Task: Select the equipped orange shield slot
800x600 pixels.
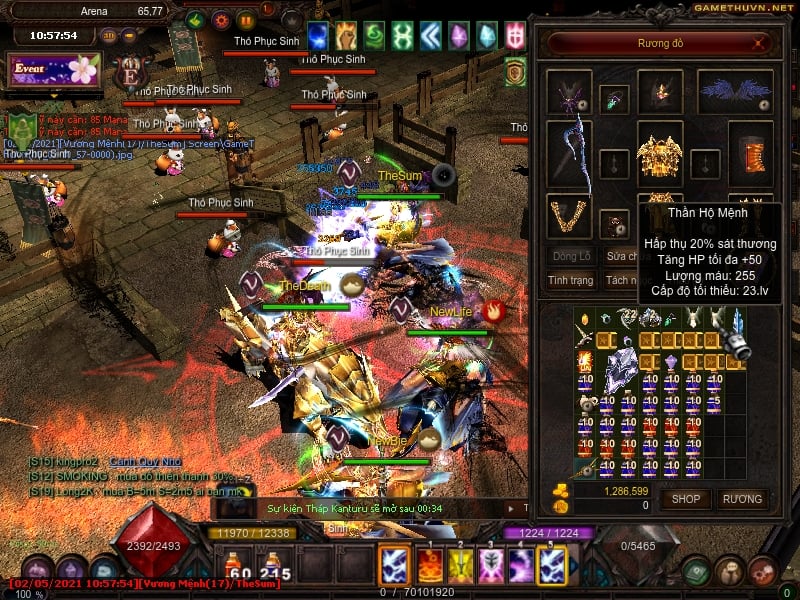Action: pyautogui.click(x=750, y=155)
